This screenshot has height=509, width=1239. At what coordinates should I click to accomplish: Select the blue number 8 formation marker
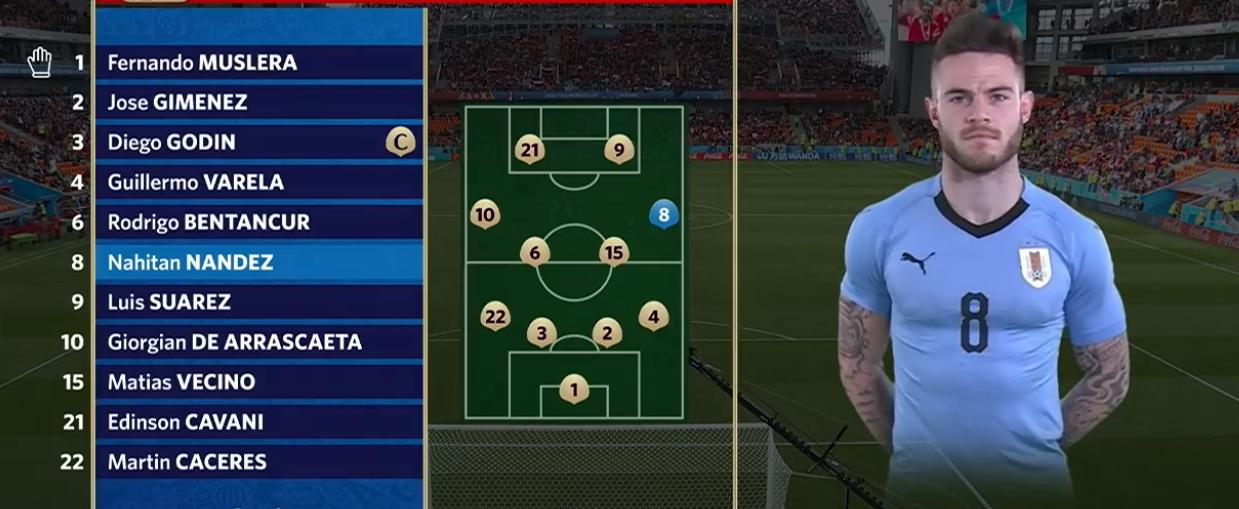(x=663, y=213)
